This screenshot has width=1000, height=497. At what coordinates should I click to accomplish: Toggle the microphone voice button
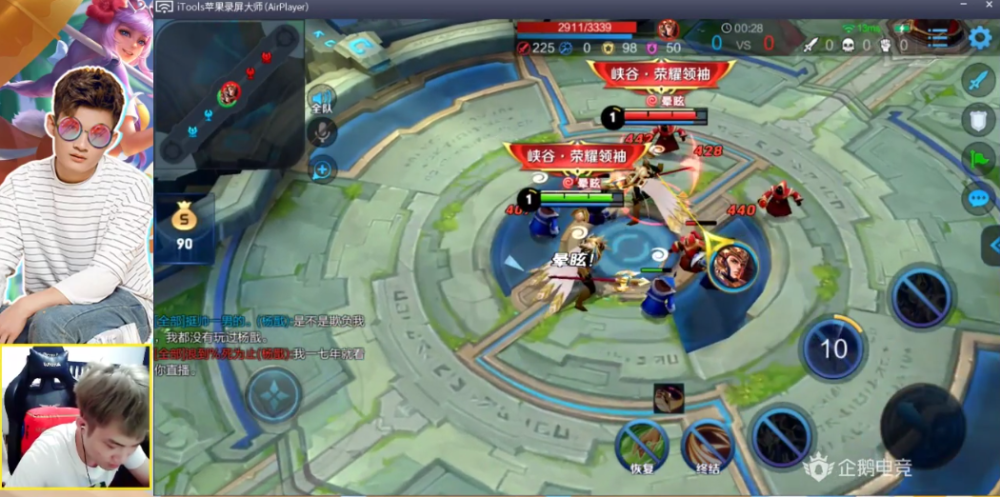[x=322, y=133]
